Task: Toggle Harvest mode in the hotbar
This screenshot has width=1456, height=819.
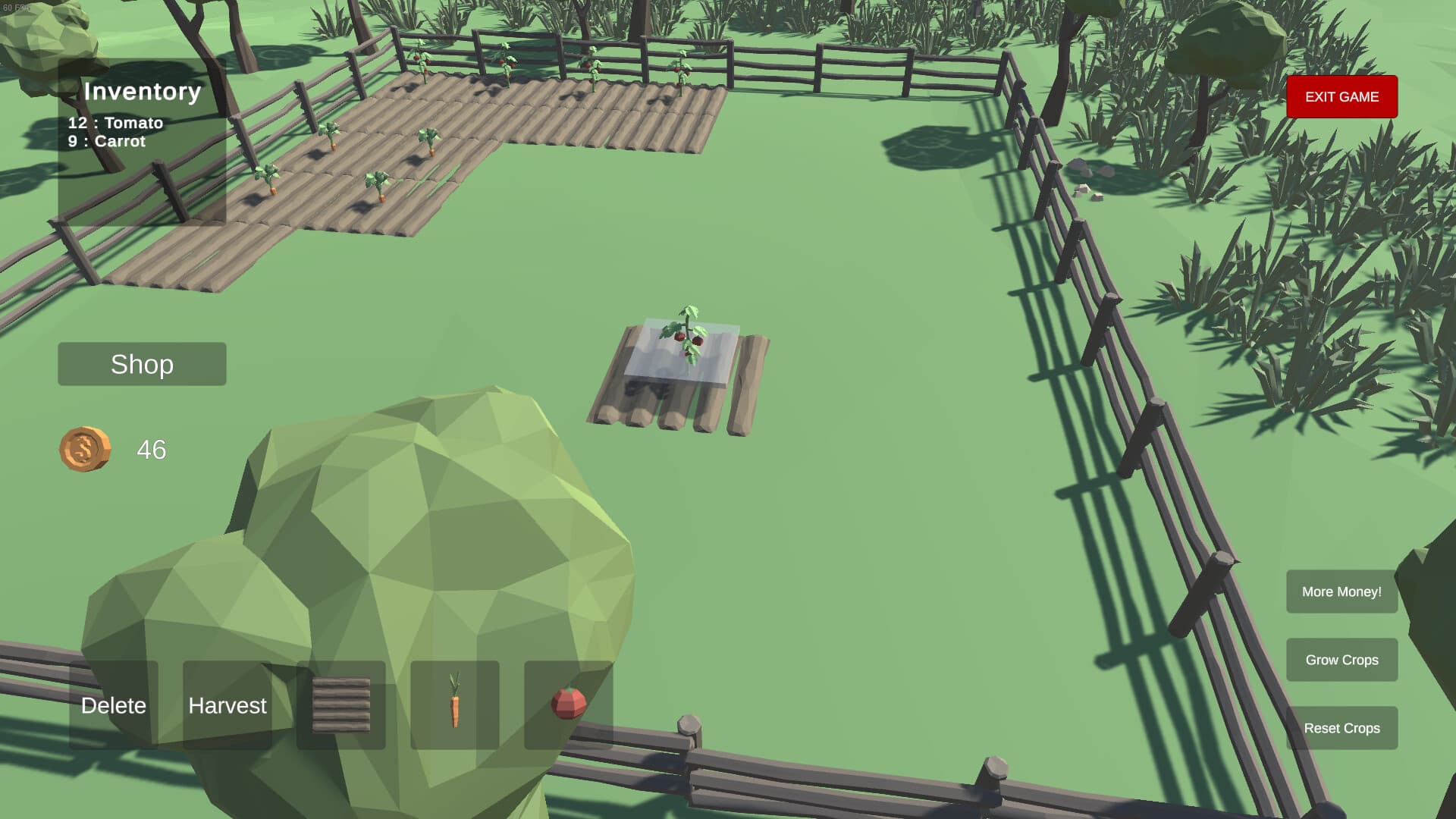Action: tap(227, 705)
